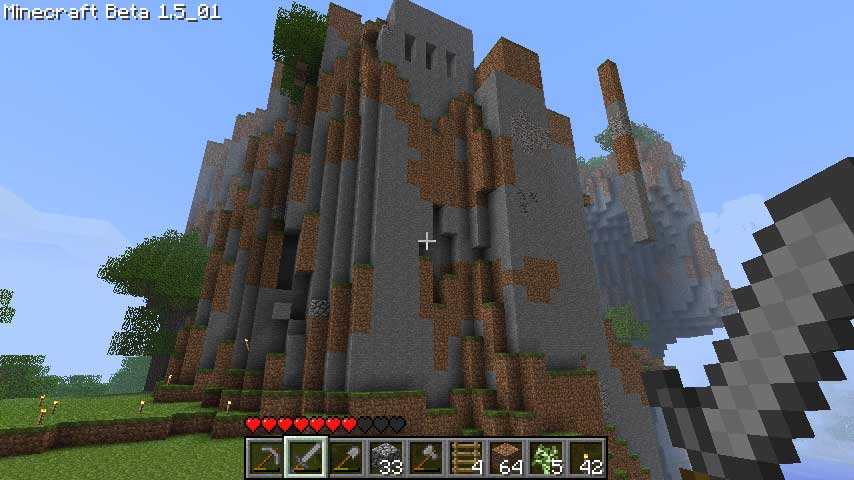Select the sapling stack of 5

coord(544,458)
